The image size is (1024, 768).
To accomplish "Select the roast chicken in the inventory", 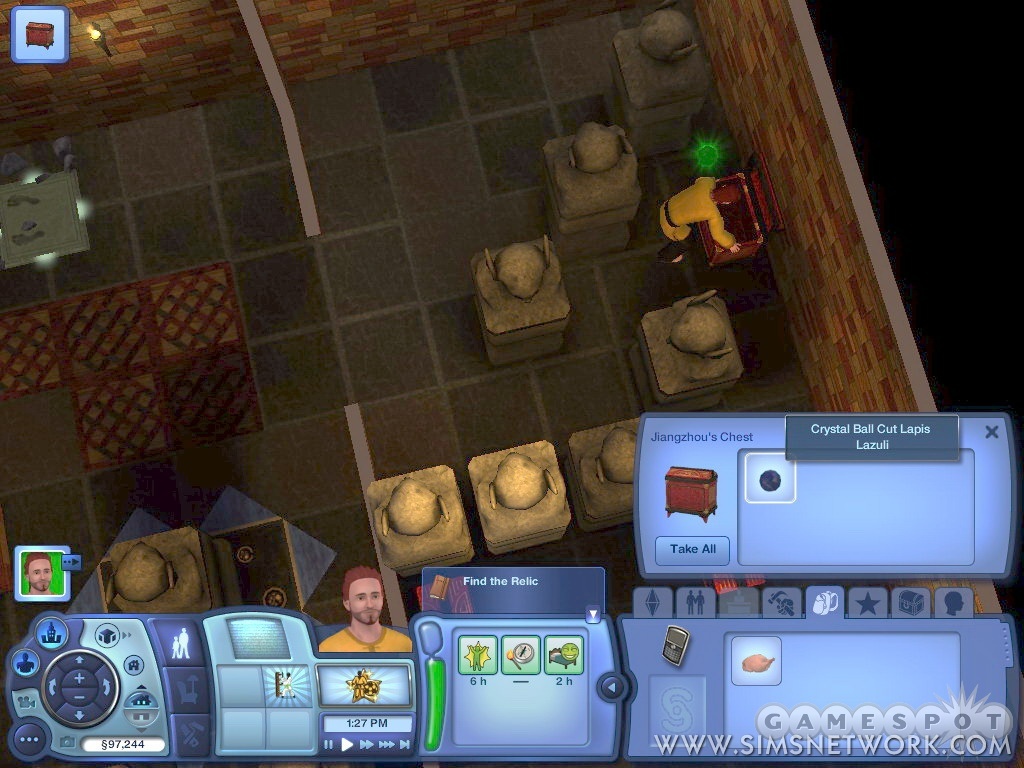I will (756, 661).
